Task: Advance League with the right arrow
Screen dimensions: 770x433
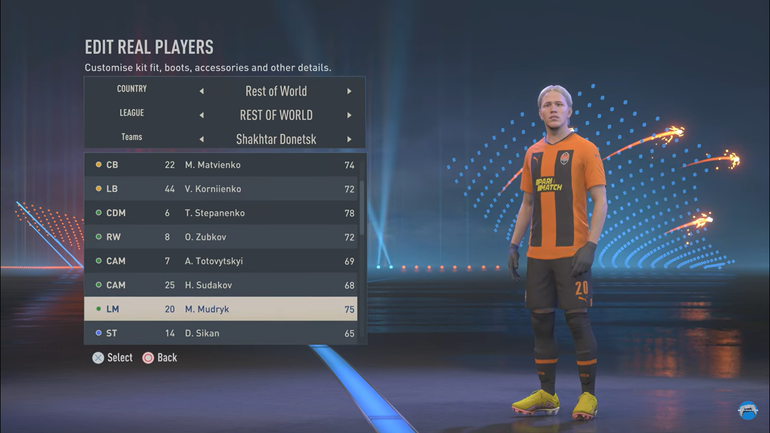Action: point(349,115)
